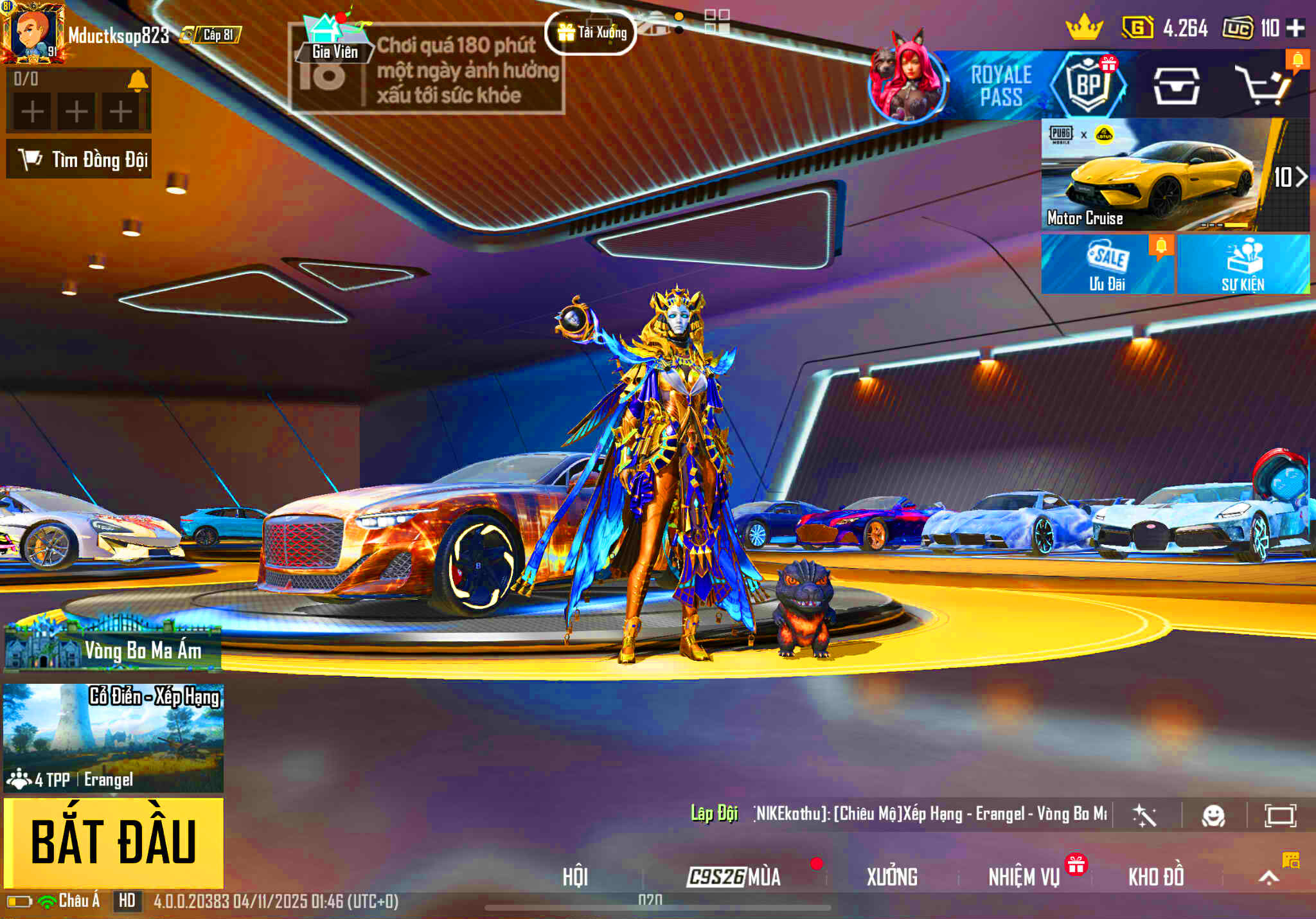Open Mductksop823's player profile avatar
The image size is (1316, 919).
32,32
